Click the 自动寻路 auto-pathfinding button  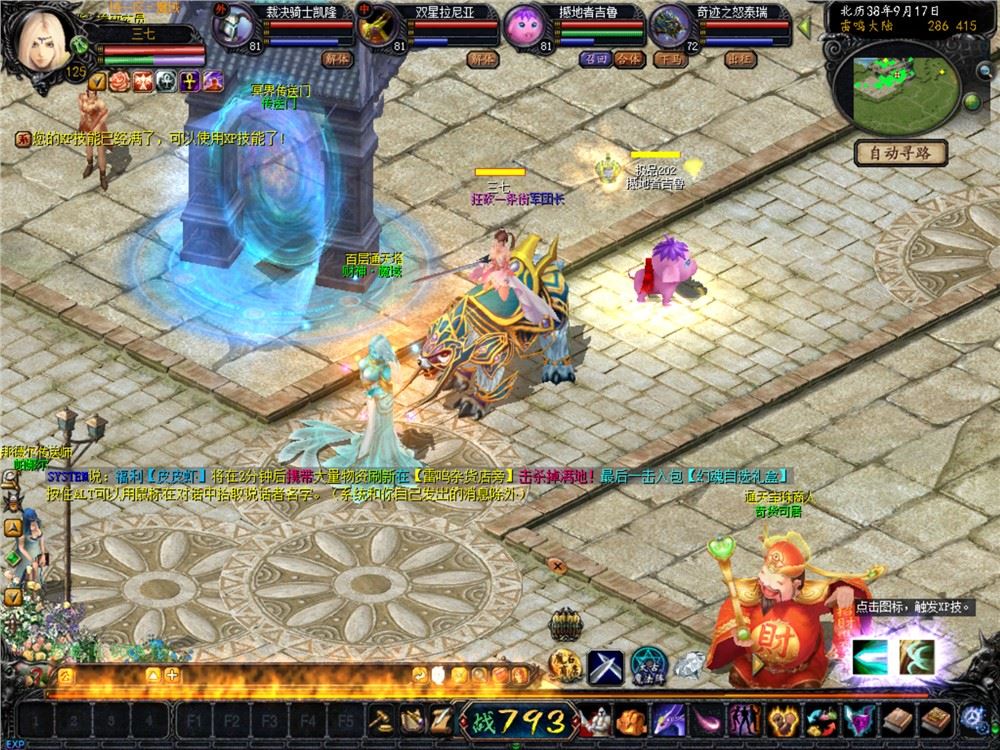click(x=901, y=153)
